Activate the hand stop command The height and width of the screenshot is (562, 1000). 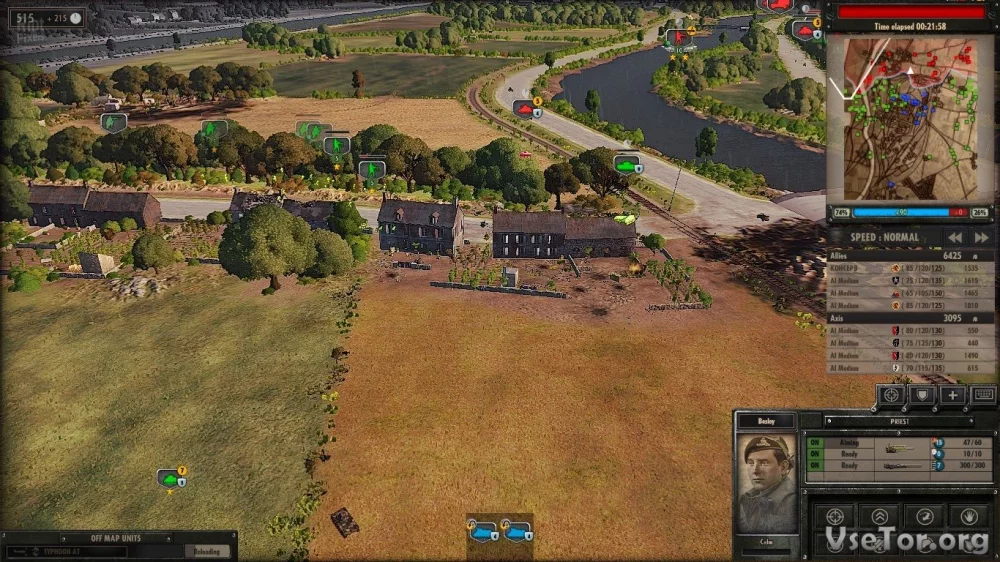coord(969,516)
